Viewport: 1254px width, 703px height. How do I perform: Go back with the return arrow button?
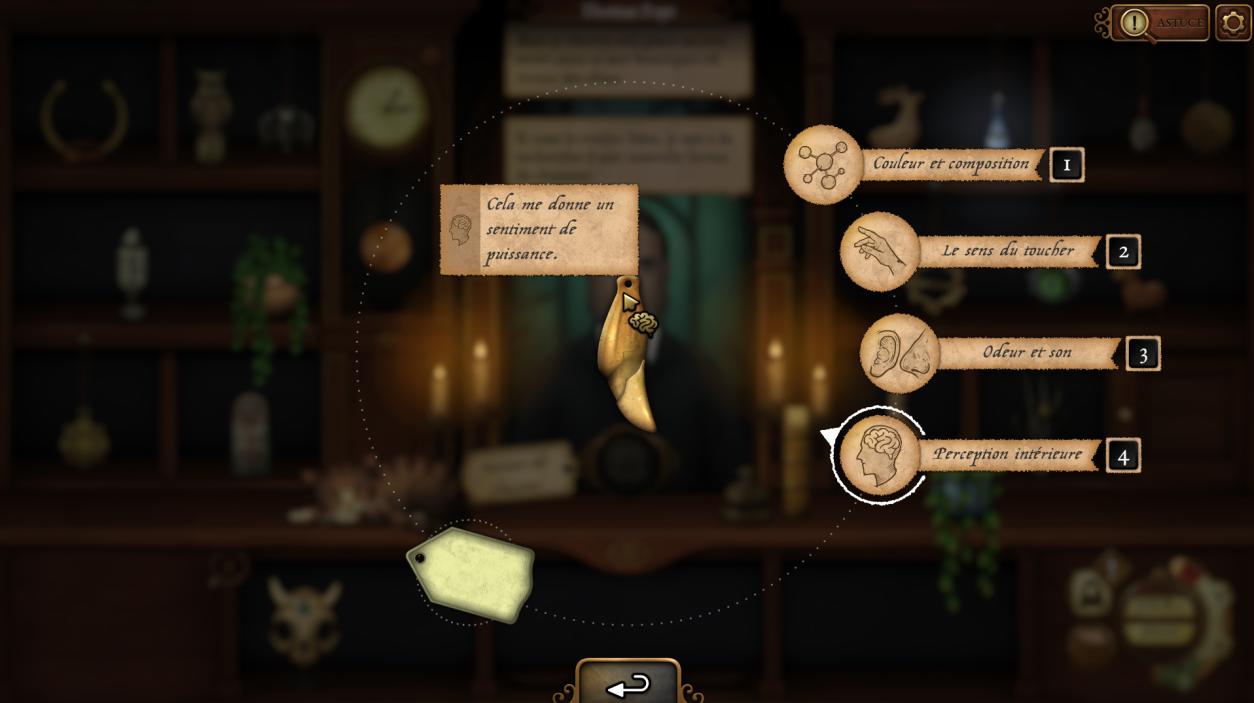[628, 684]
